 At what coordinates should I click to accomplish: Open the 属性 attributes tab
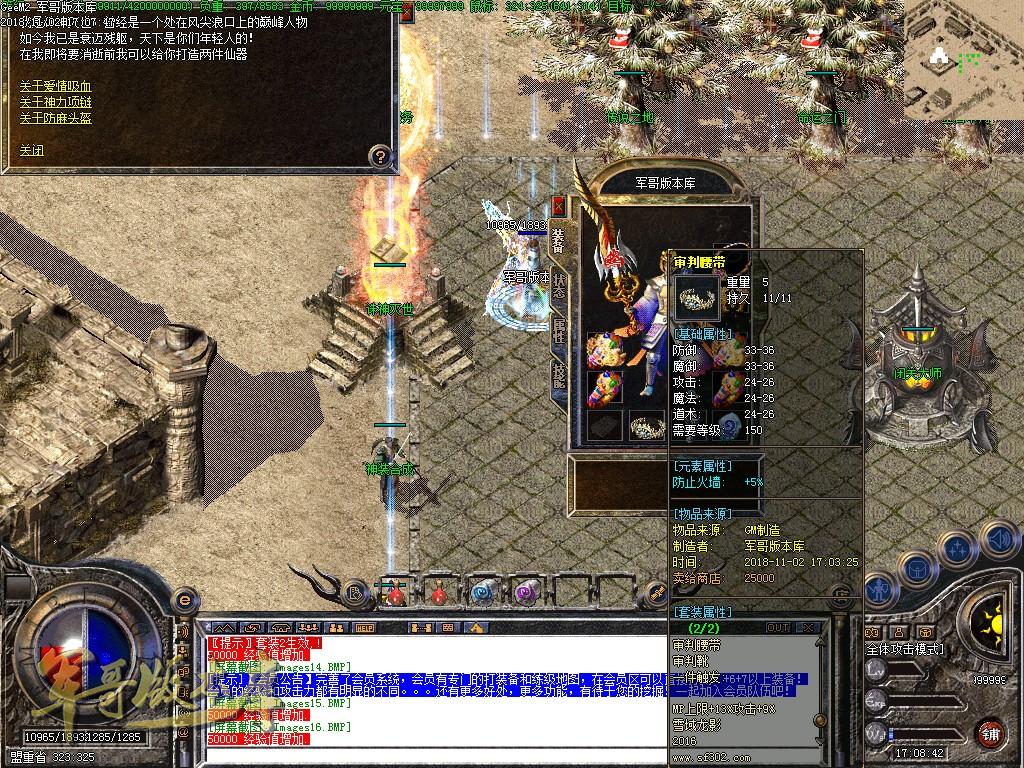[559, 330]
